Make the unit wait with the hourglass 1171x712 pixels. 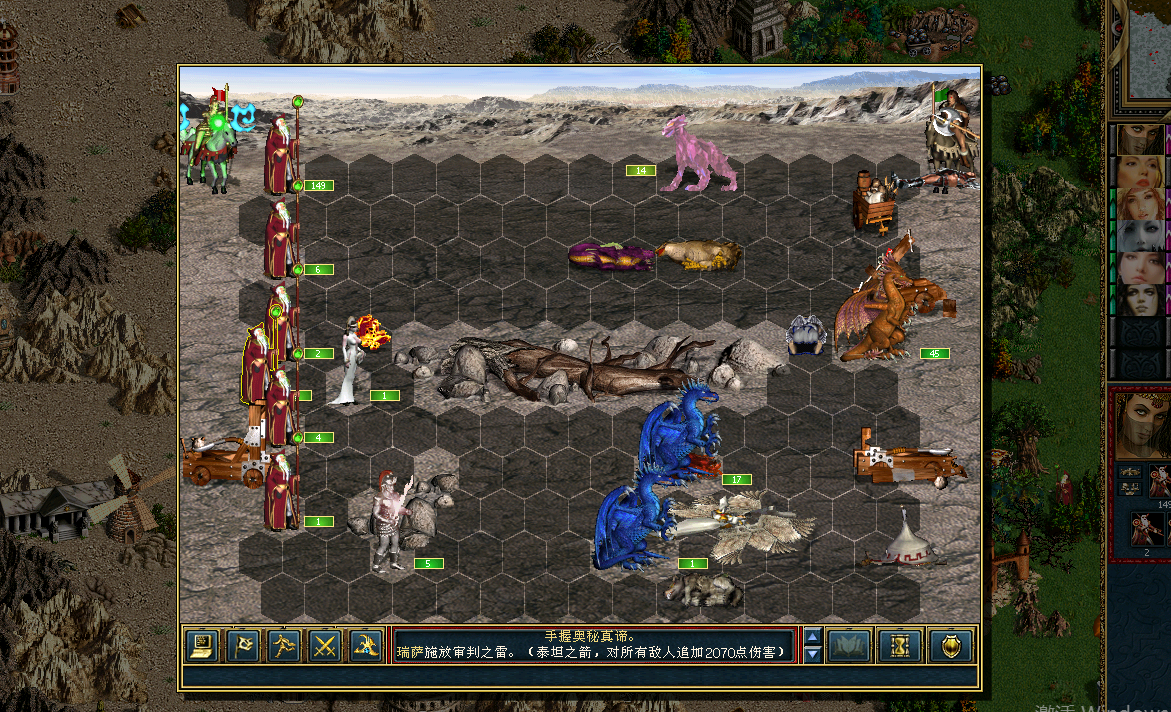tap(898, 646)
